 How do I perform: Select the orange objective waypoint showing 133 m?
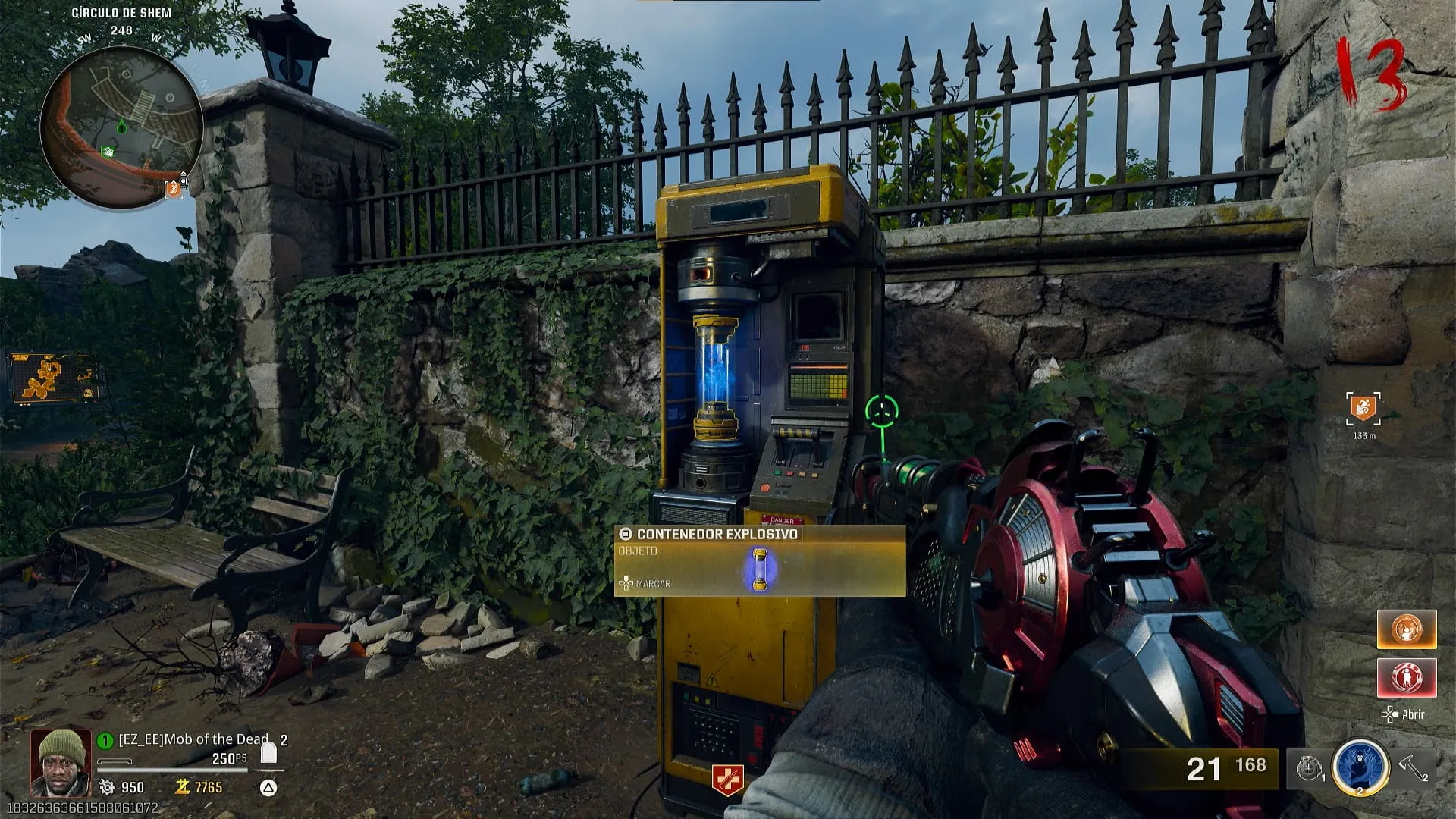click(x=1363, y=409)
